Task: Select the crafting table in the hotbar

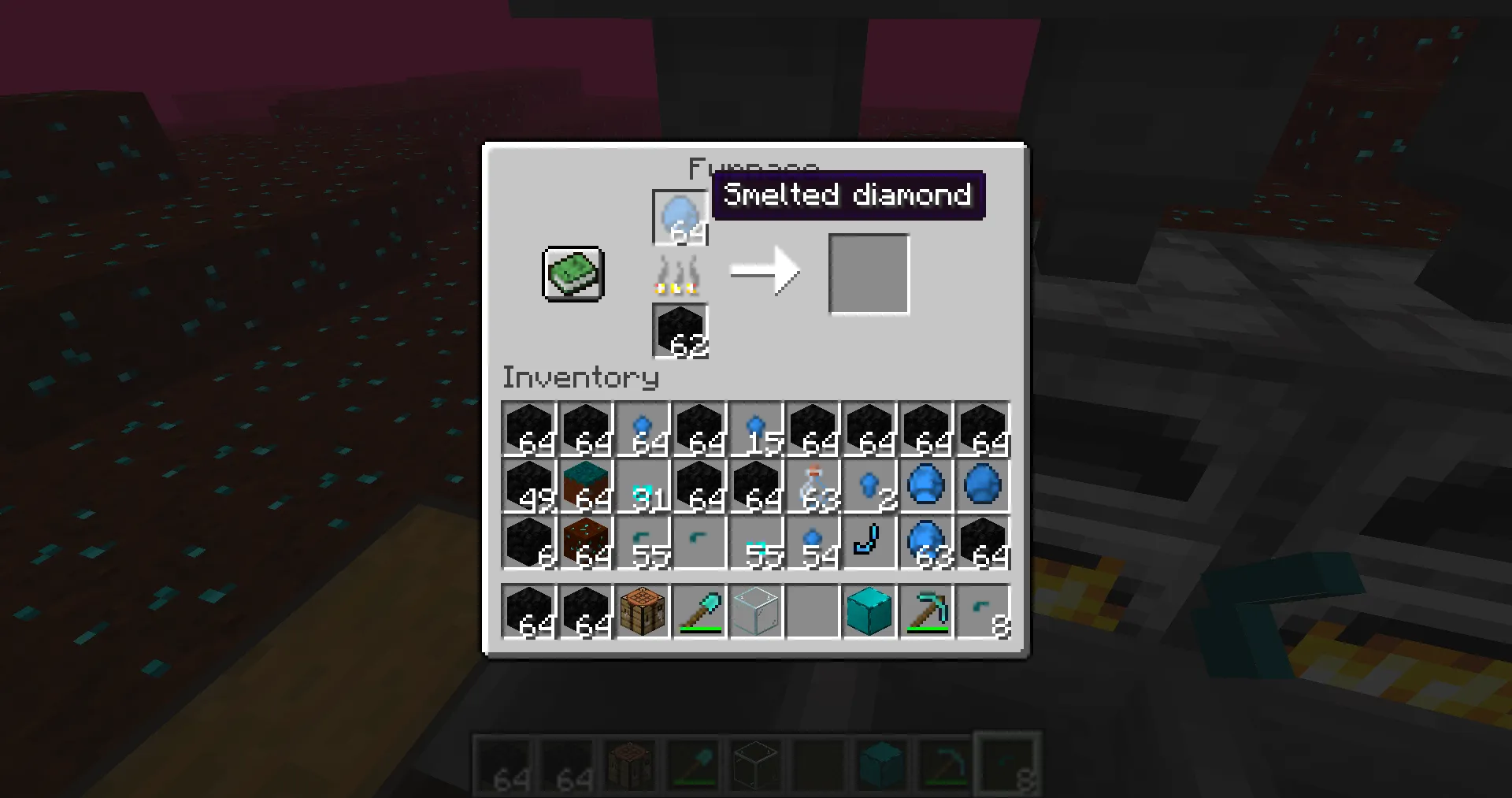Action: point(642,612)
